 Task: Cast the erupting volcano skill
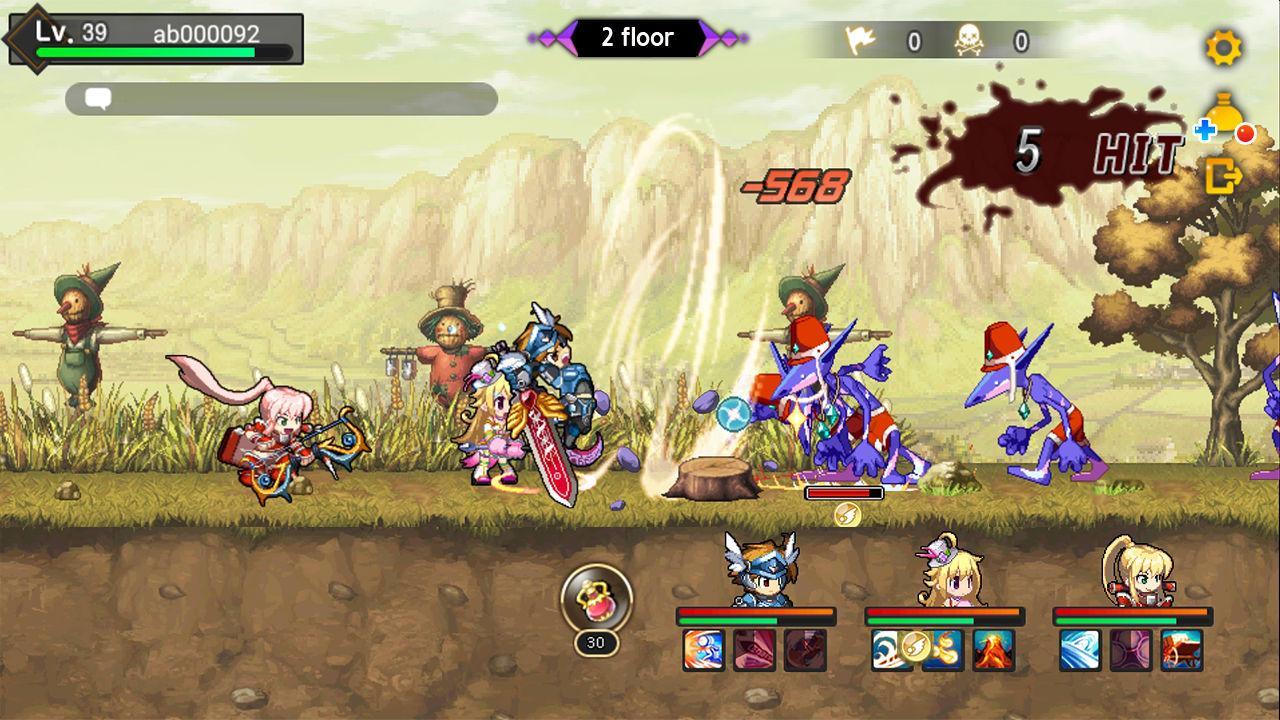993,650
